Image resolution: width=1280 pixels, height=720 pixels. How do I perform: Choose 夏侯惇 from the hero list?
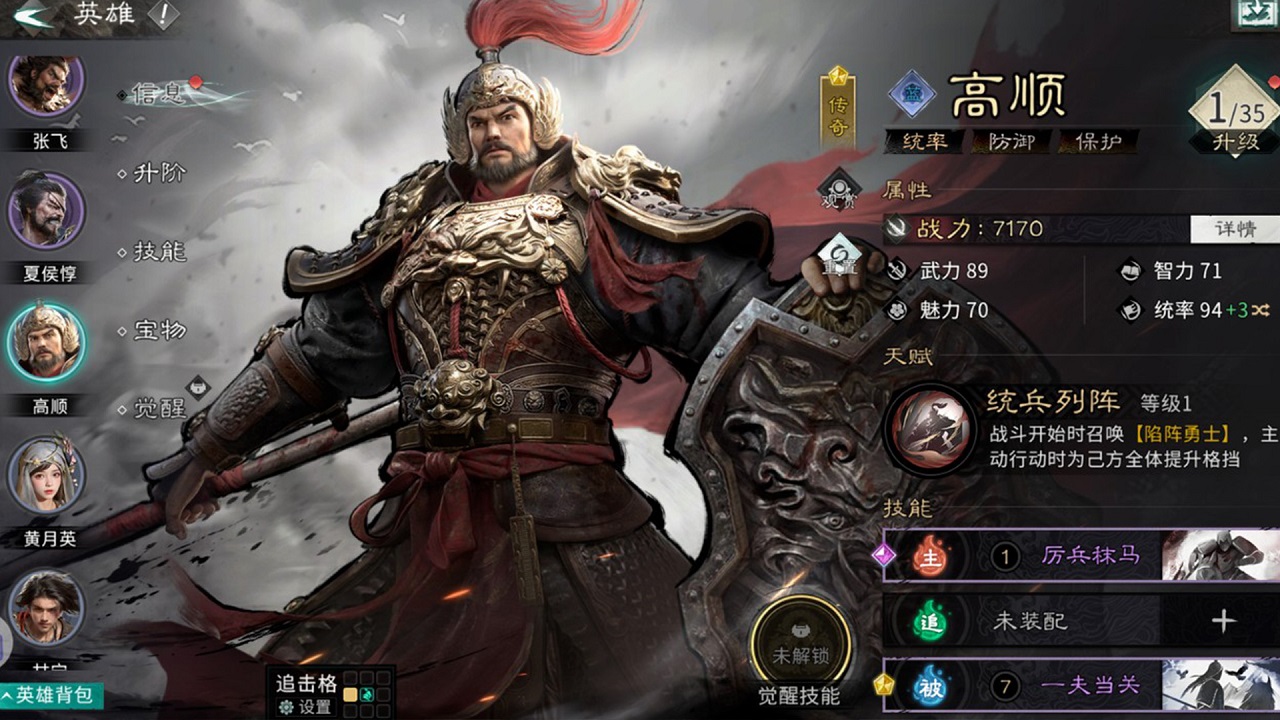click(x=46, y=211)
